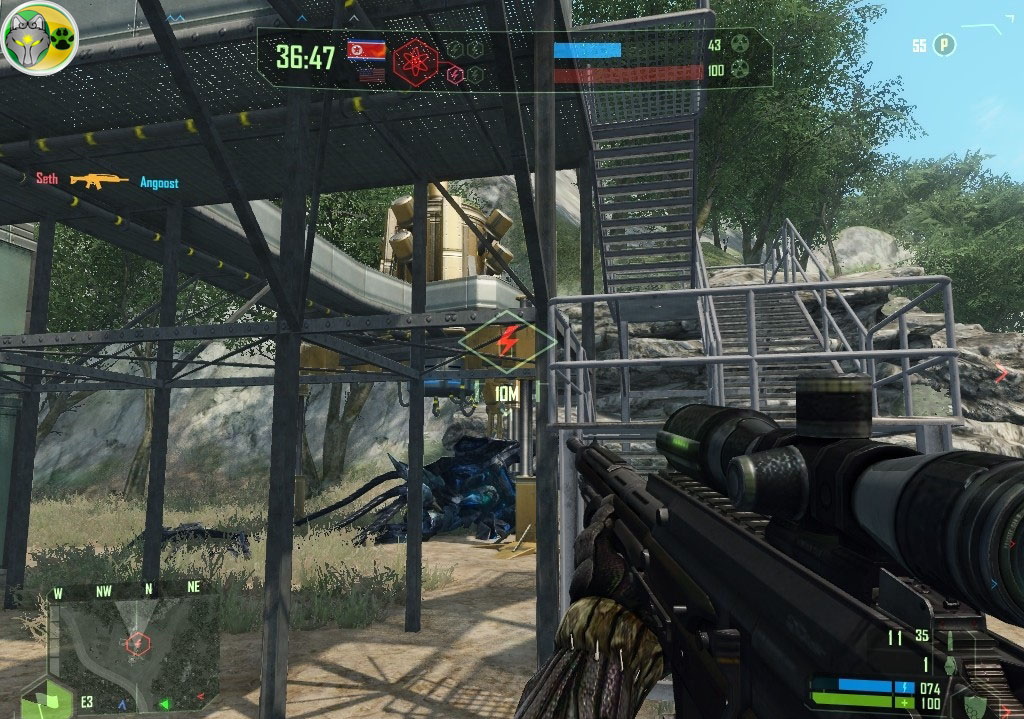1024x719 pixels.
Task: Click the red energy site marker on minimap
Action: coord(137,642)
